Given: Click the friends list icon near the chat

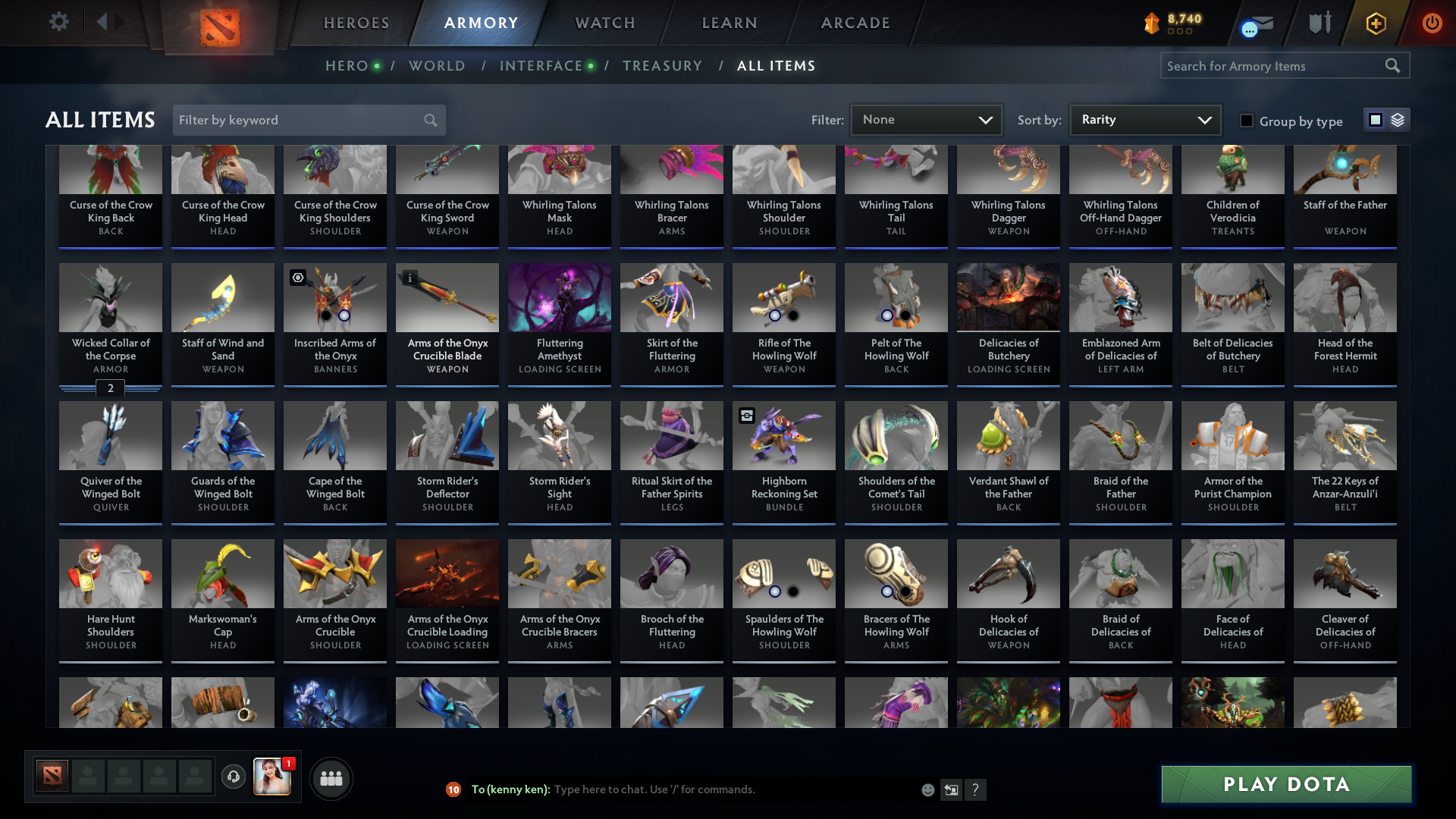Looking at the screenshot, I should (x=330, y=778).
